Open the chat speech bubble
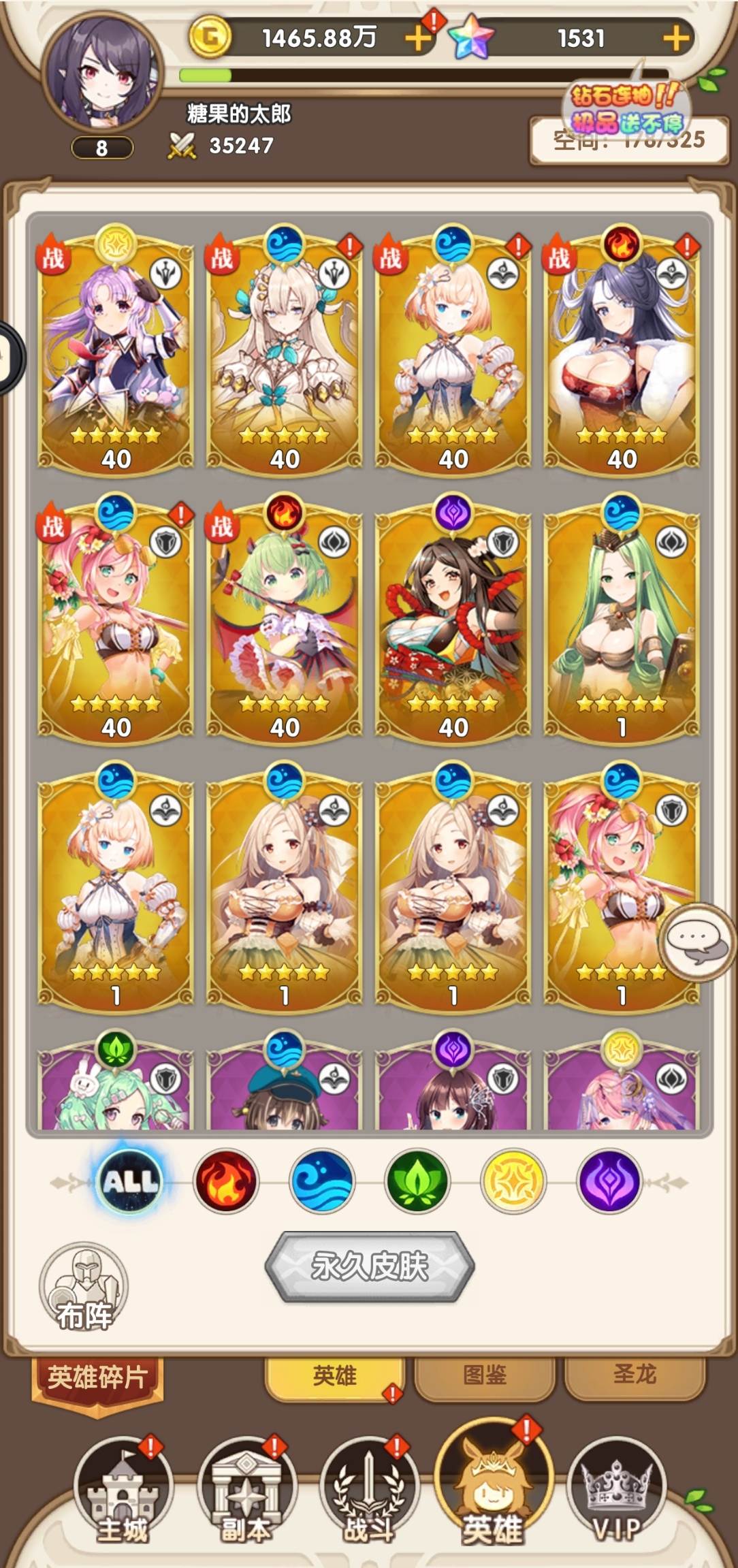The height and width of the screenshot is (1568, 738). [x=696, y=942]
